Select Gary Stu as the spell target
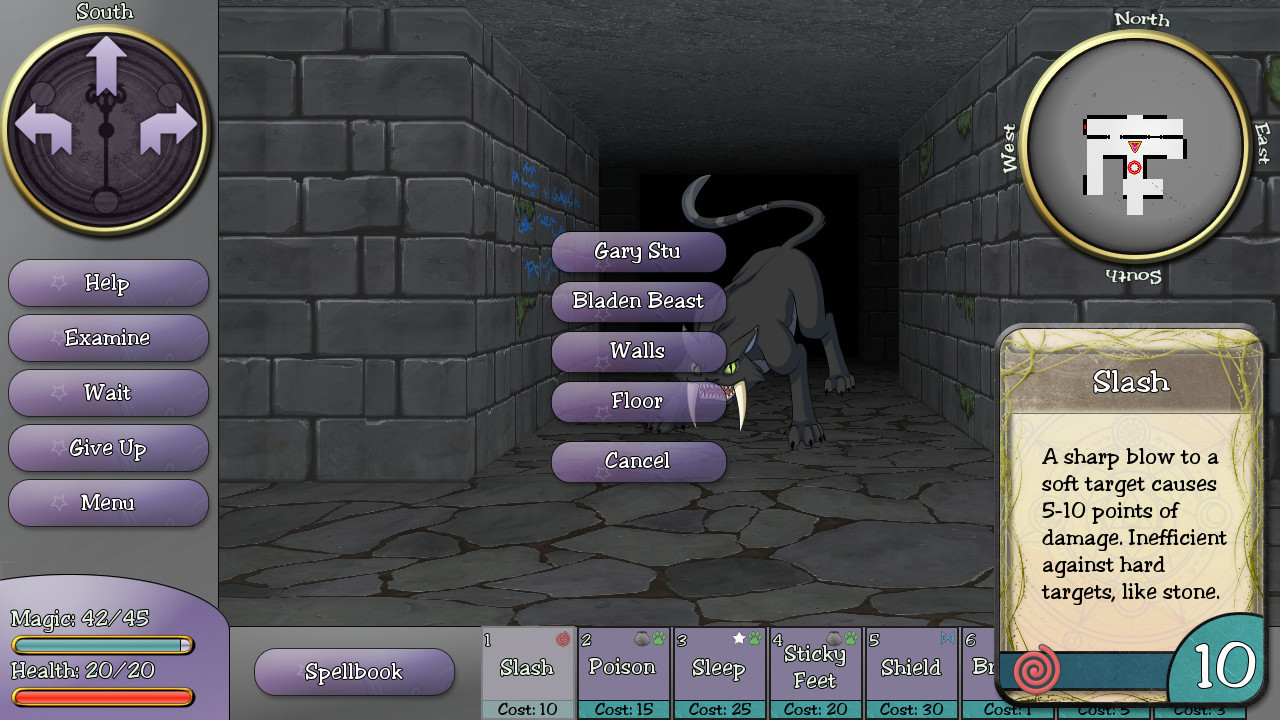Image resolution: width=1280 pixels, height=720 pixels. pyautogui.click(x=639, y=251)
